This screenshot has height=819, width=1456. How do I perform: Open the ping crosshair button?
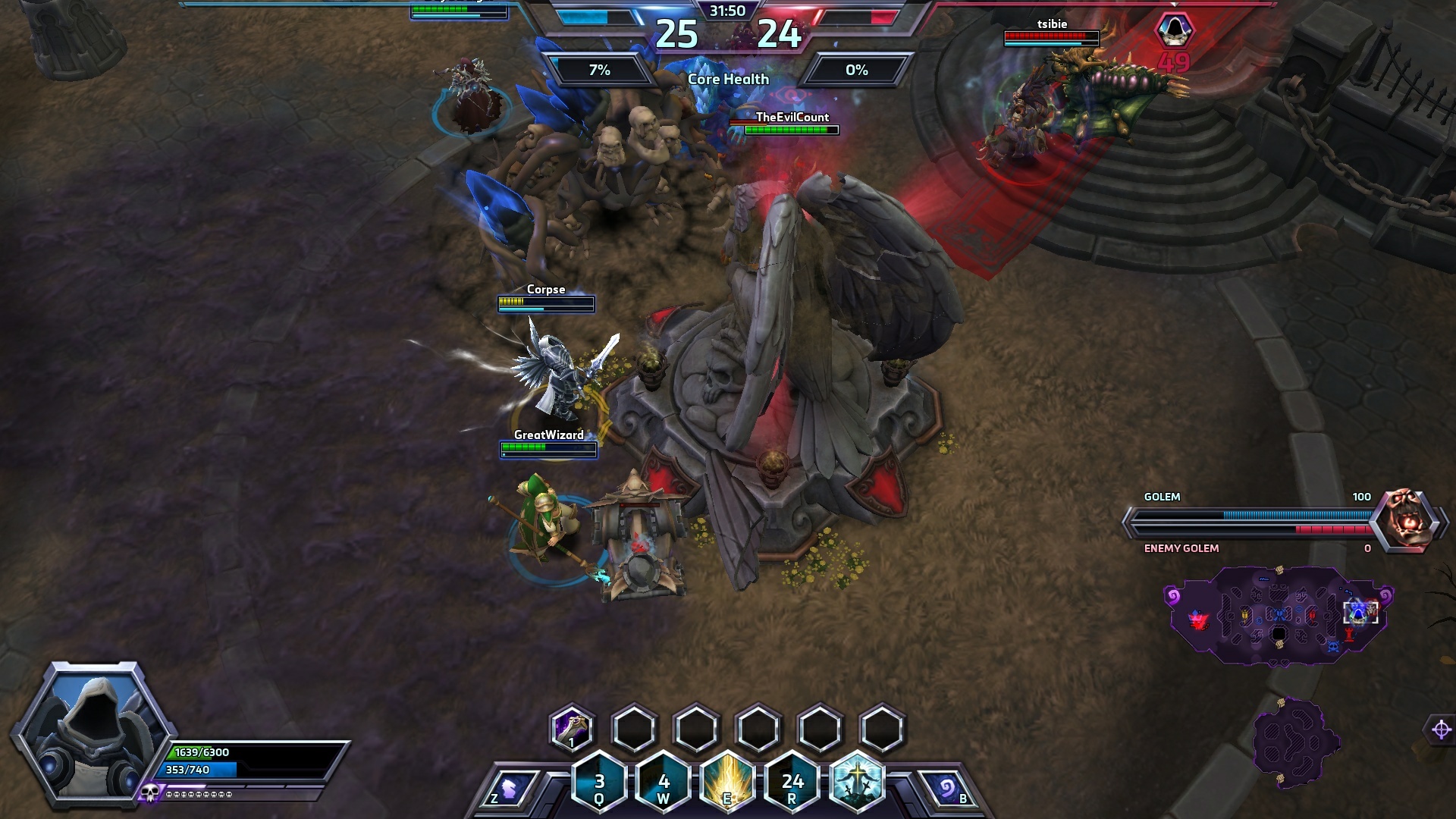click(1441, 730)
